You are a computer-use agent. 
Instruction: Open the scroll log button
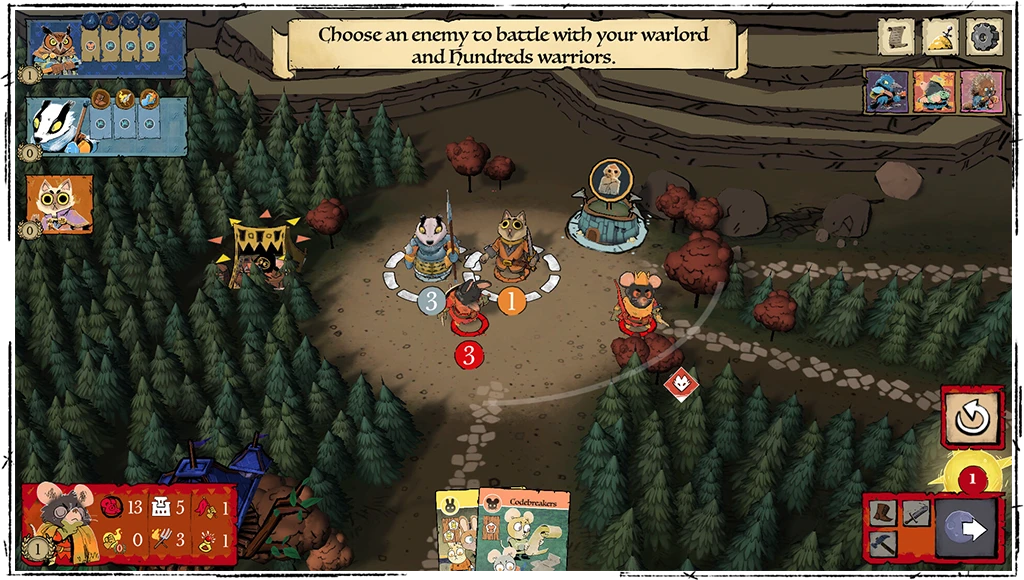point(897,37)
